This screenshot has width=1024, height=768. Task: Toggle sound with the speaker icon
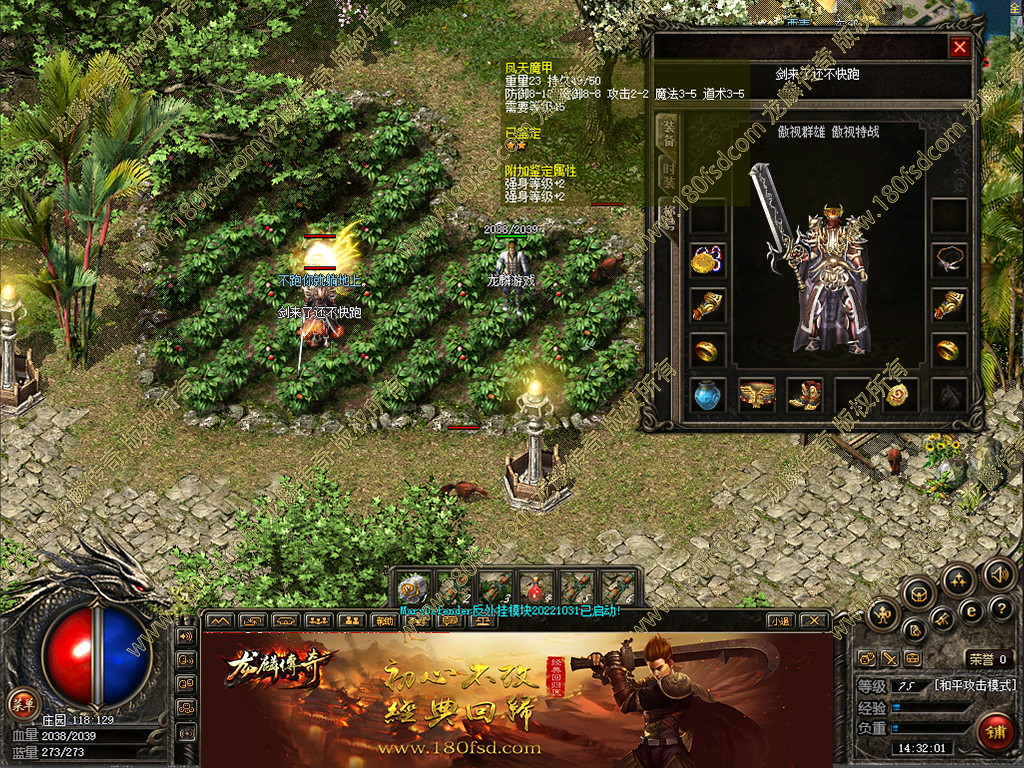pos(998,574)
